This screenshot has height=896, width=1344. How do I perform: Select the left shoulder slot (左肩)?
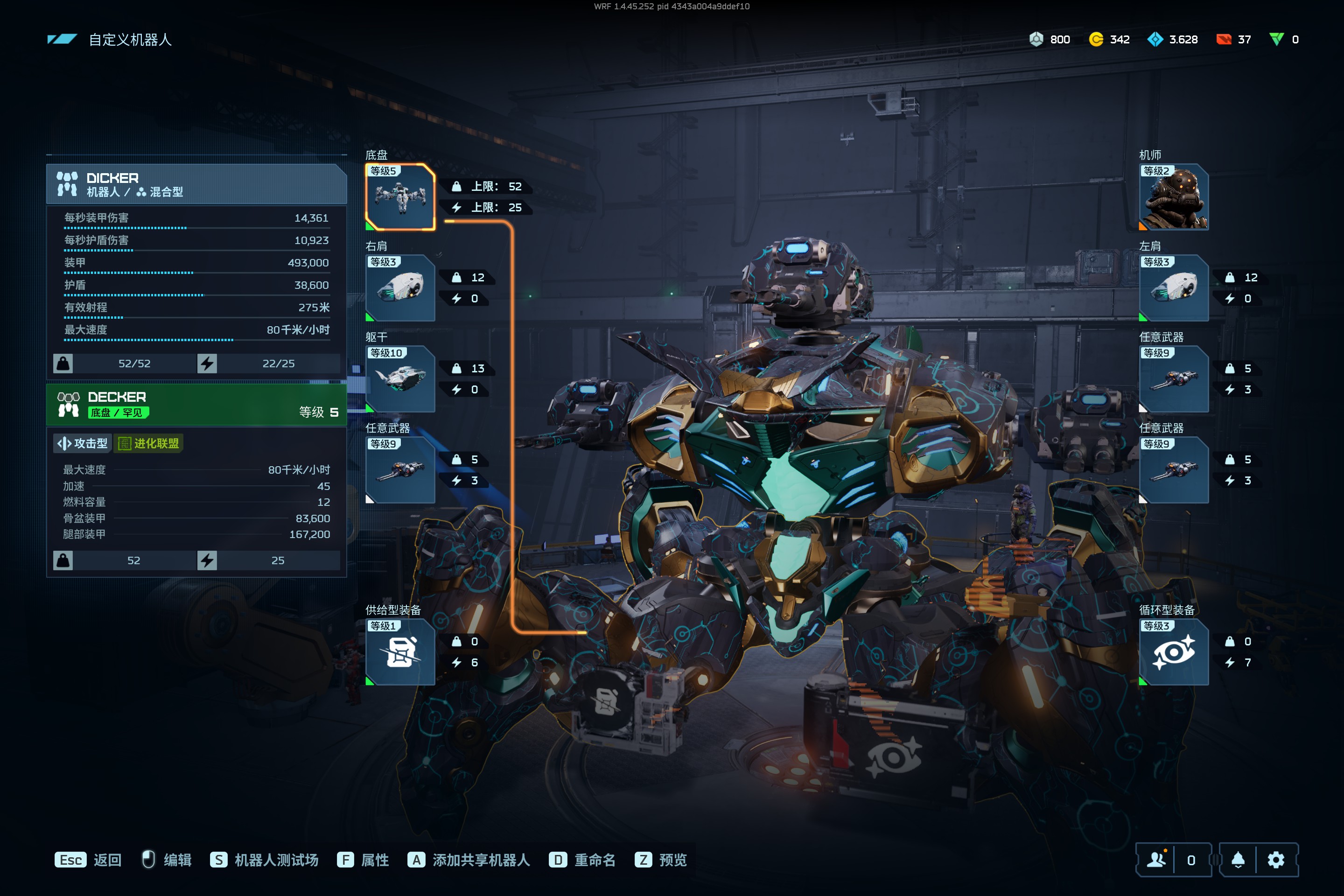point(1173,288)
